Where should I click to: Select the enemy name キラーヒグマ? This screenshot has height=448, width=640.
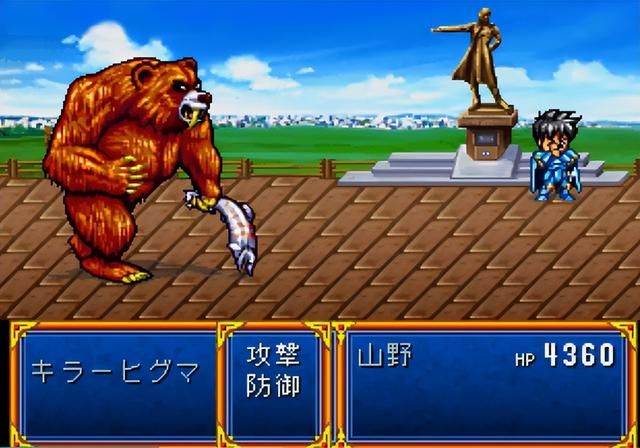coord(116,372)
